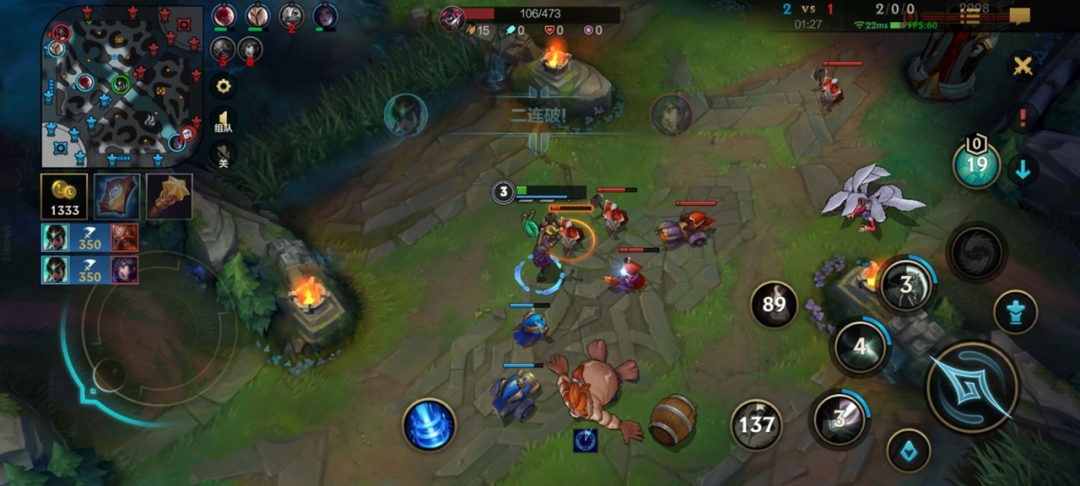Viewport: 1080px width, 486px height.
Task: Tap the summoner spell showing 137 cooldown
Action: 756,424
